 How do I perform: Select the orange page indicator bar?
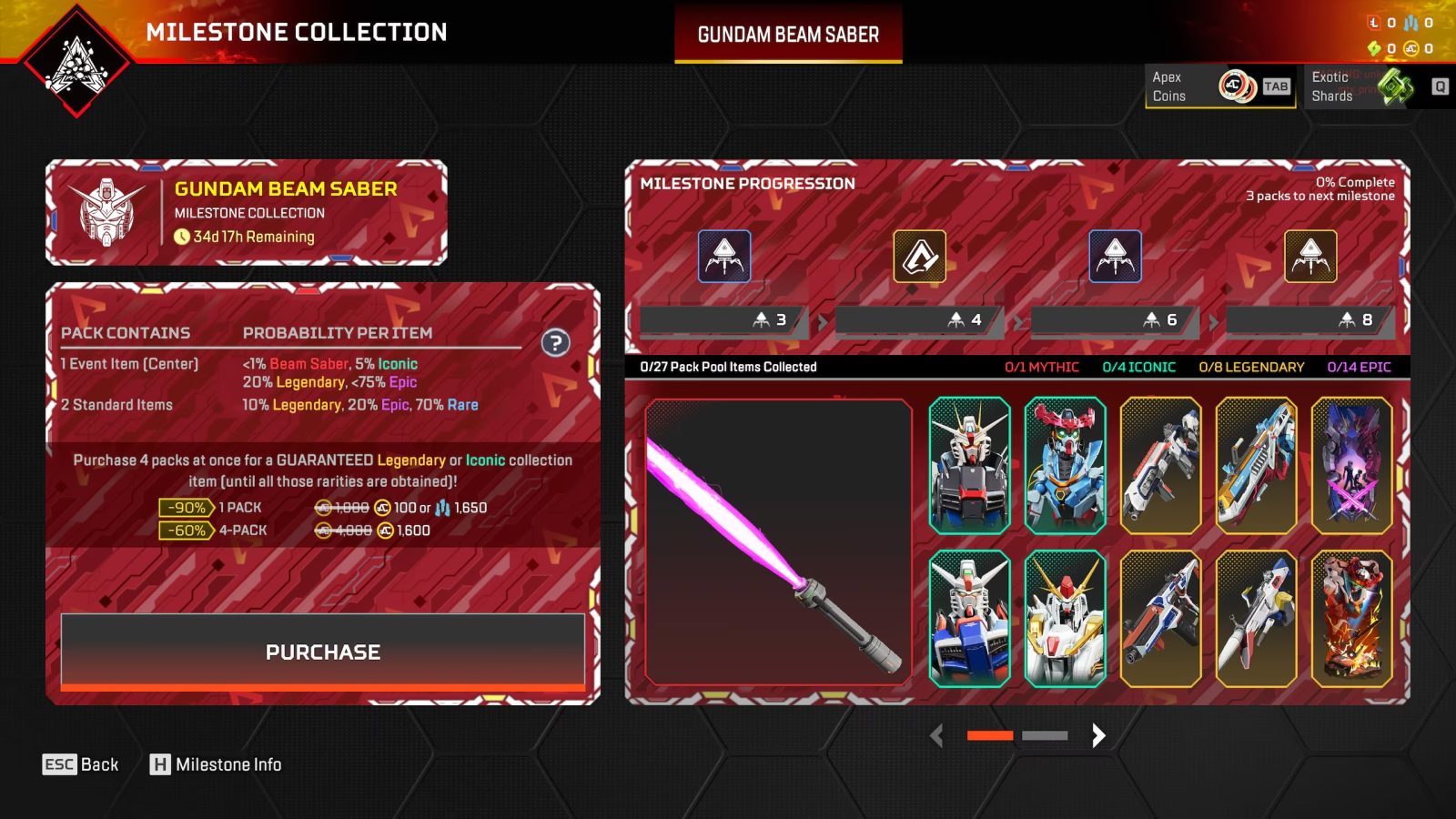988,735
